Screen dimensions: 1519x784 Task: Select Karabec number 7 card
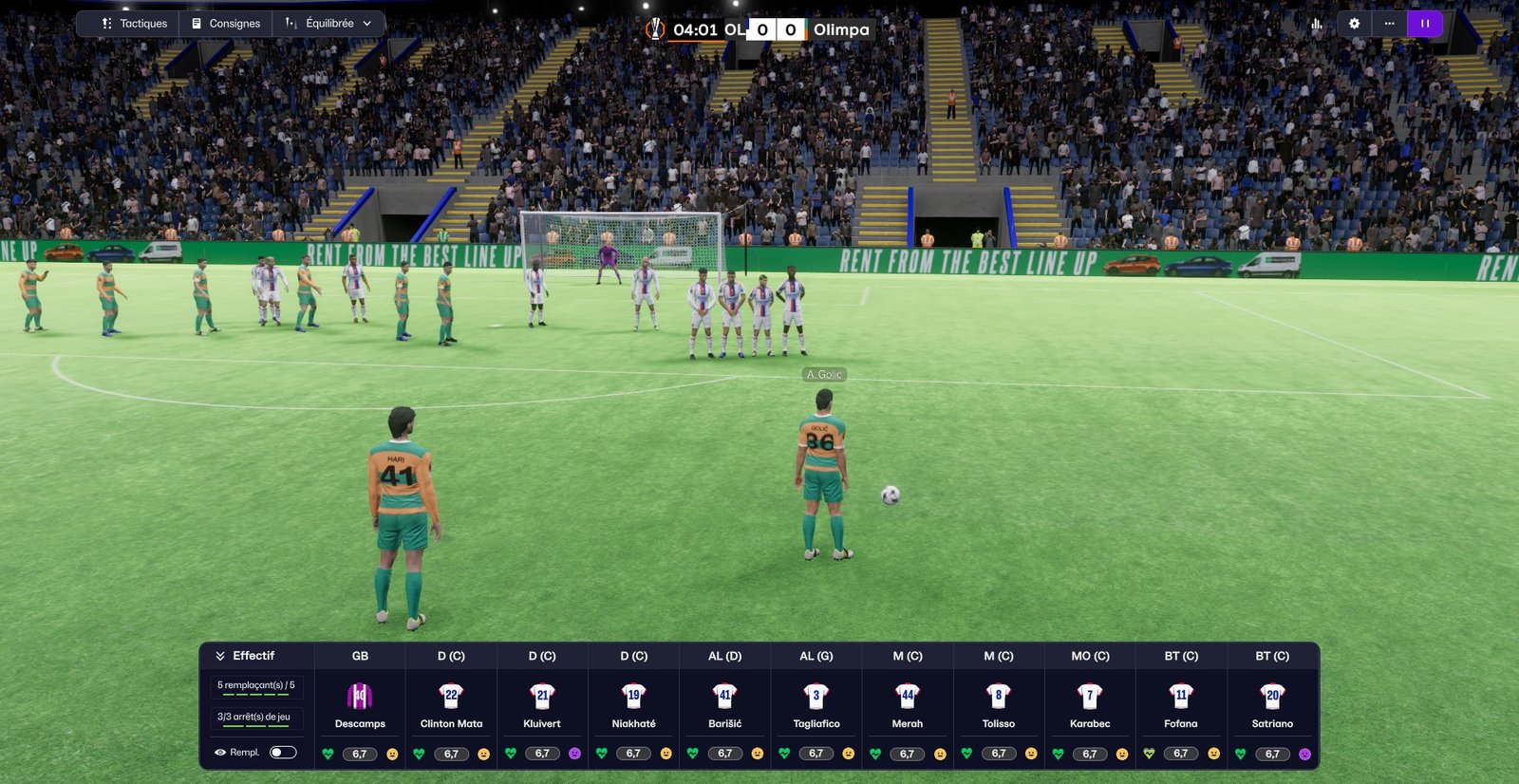pos(1090,705)
